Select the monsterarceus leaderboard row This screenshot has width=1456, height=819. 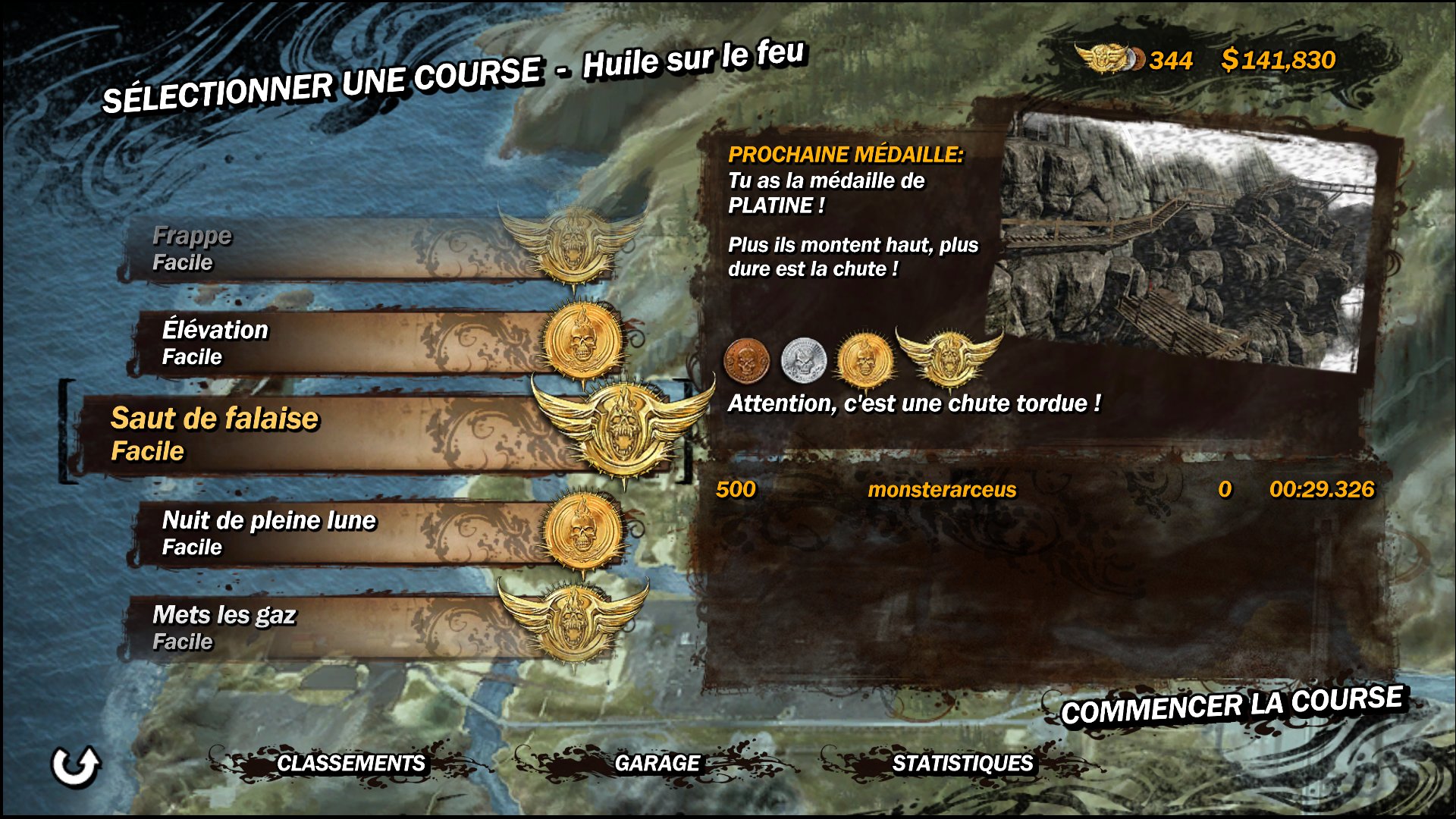pyautogui.click(x=1043, y=490)
